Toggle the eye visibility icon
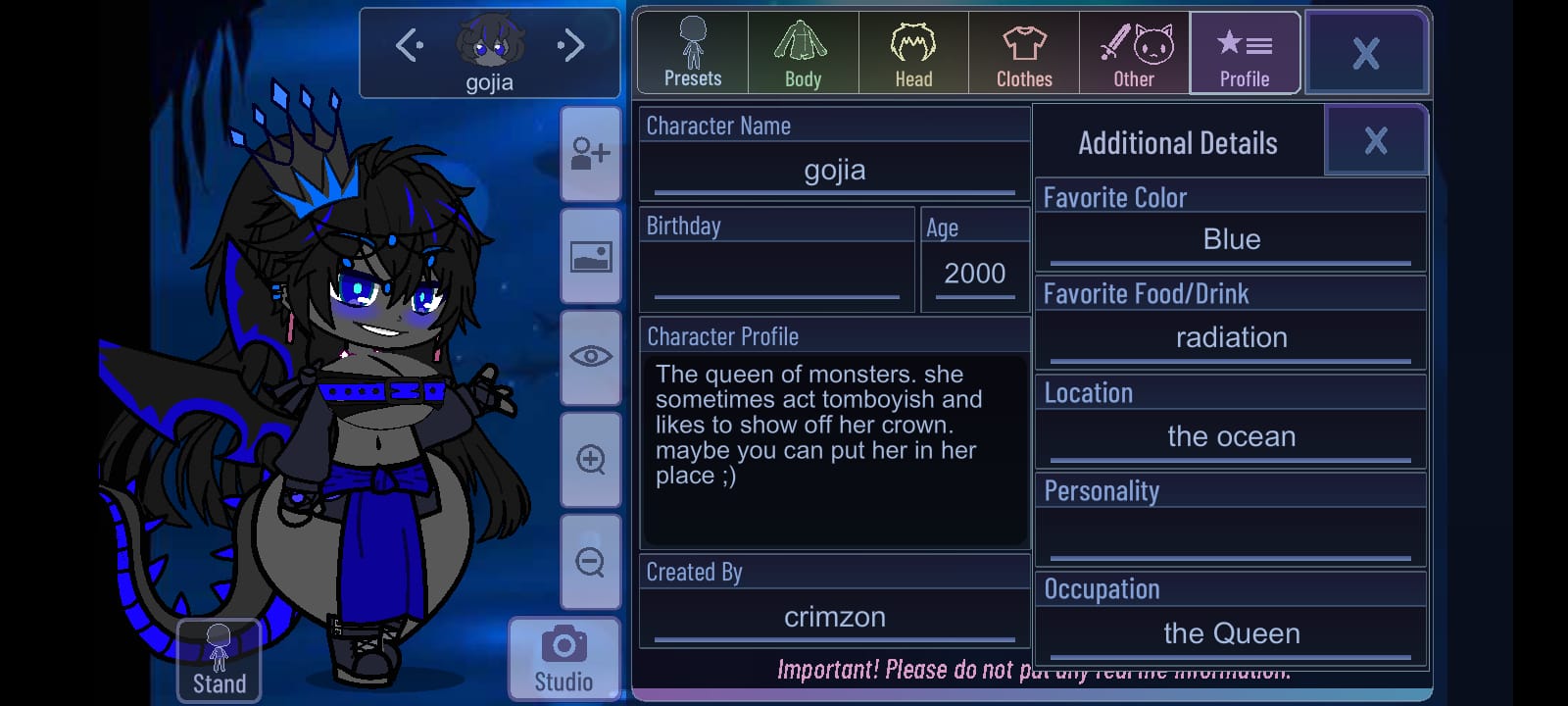 pos(591,356)
